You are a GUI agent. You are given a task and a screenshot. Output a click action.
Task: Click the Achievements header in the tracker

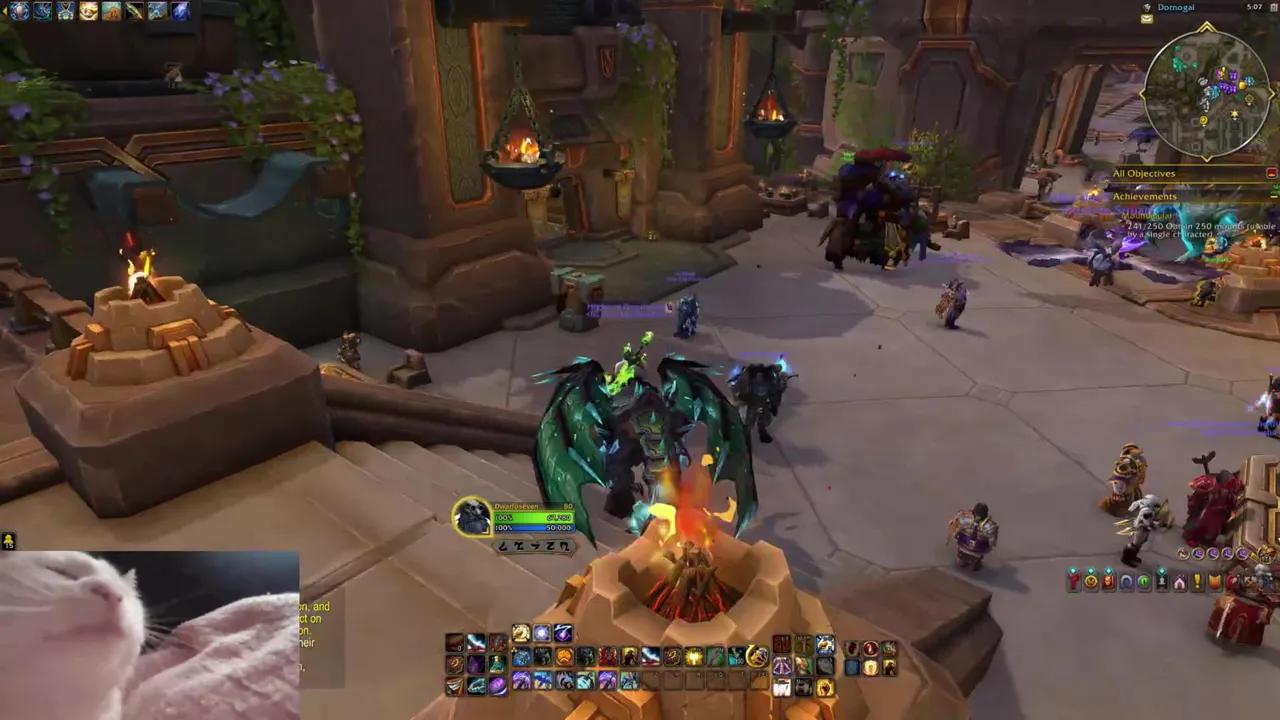[x=1144, y=196]
